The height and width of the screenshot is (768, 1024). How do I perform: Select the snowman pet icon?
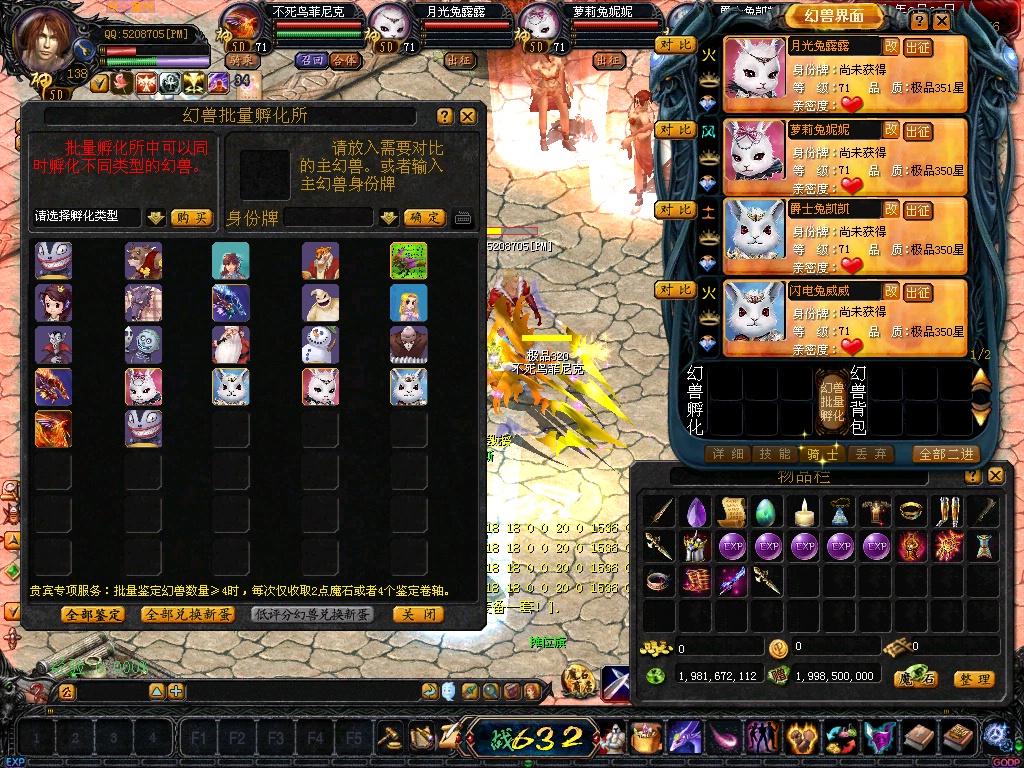pyautogui.click(x=320, y=345)
